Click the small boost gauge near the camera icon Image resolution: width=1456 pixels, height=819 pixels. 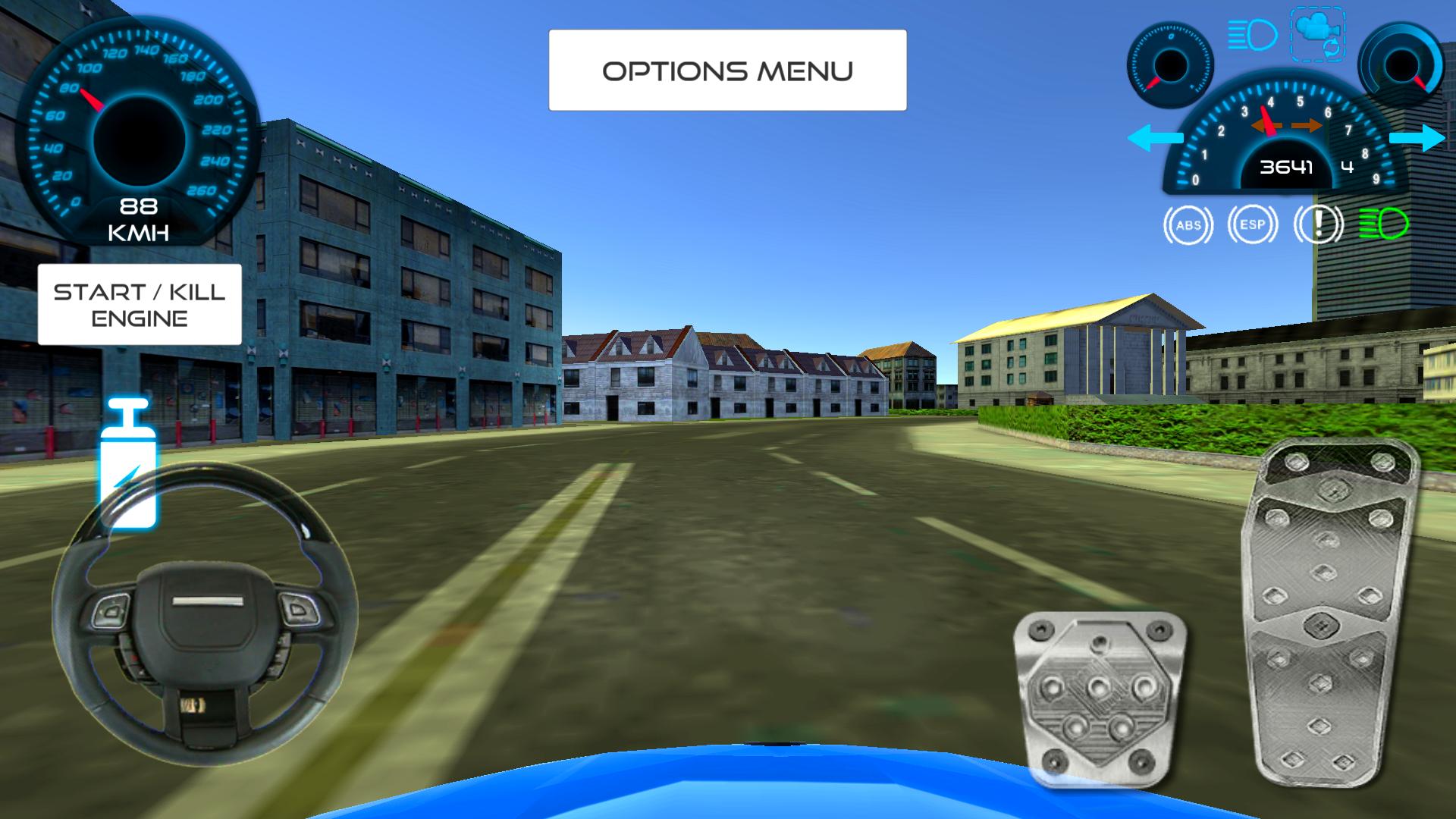tap(1170, 64)
